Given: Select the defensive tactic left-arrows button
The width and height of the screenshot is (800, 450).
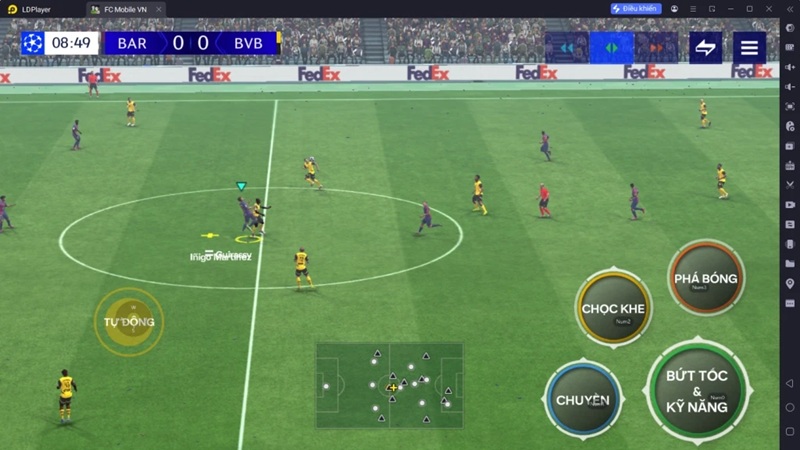Looking at the screenshot, I should pos(566,47).
